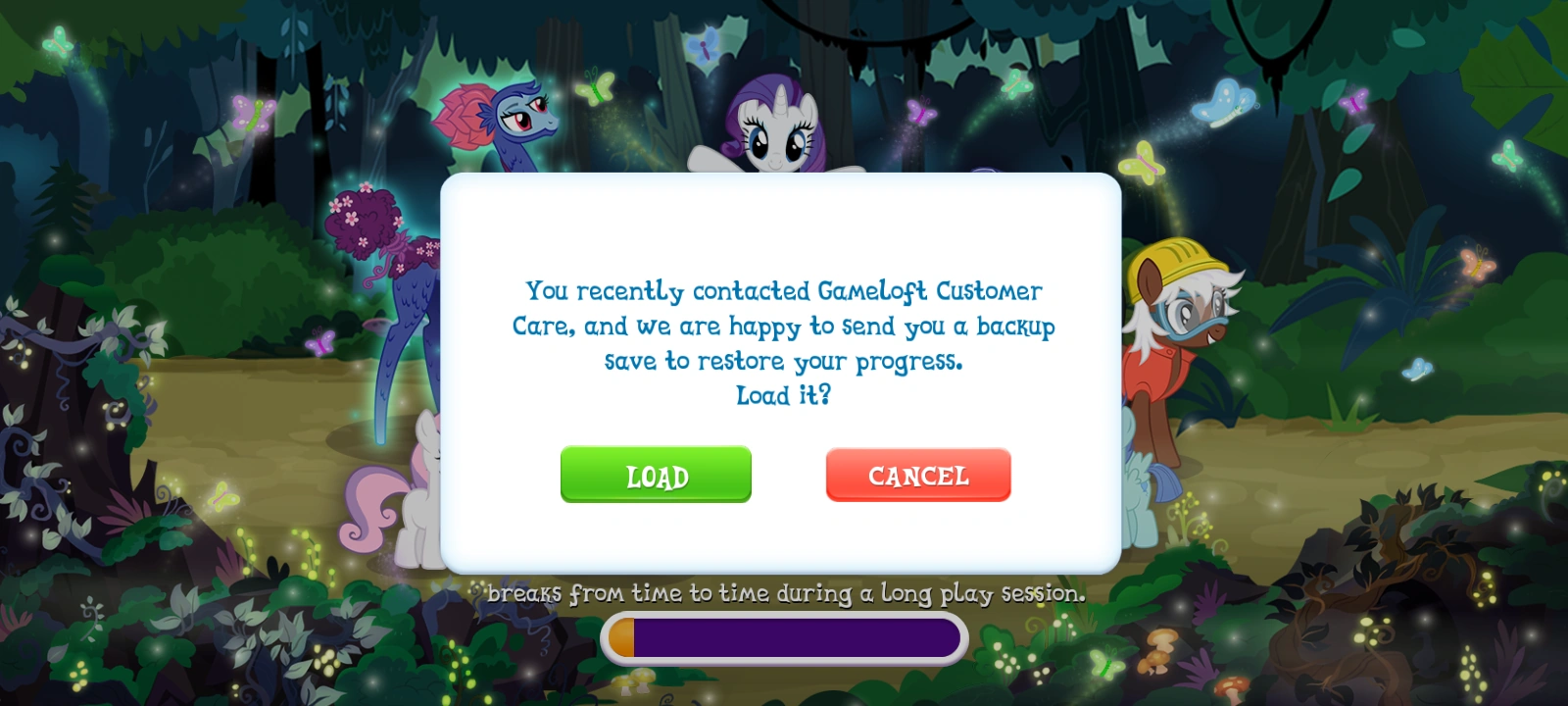Click the LOAD button

coord(656,475)
